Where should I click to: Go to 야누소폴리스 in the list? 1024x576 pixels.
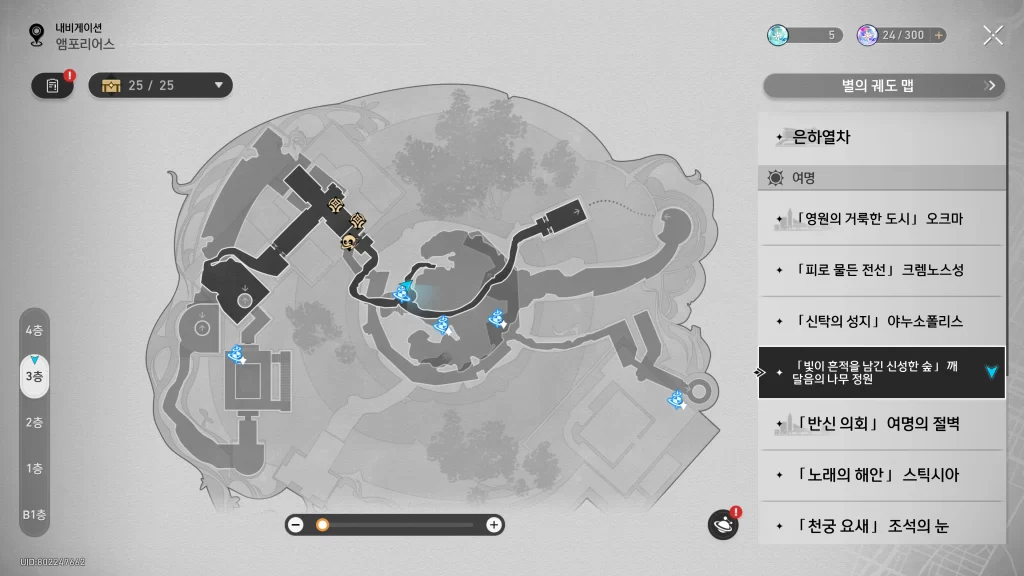point(880,321)
